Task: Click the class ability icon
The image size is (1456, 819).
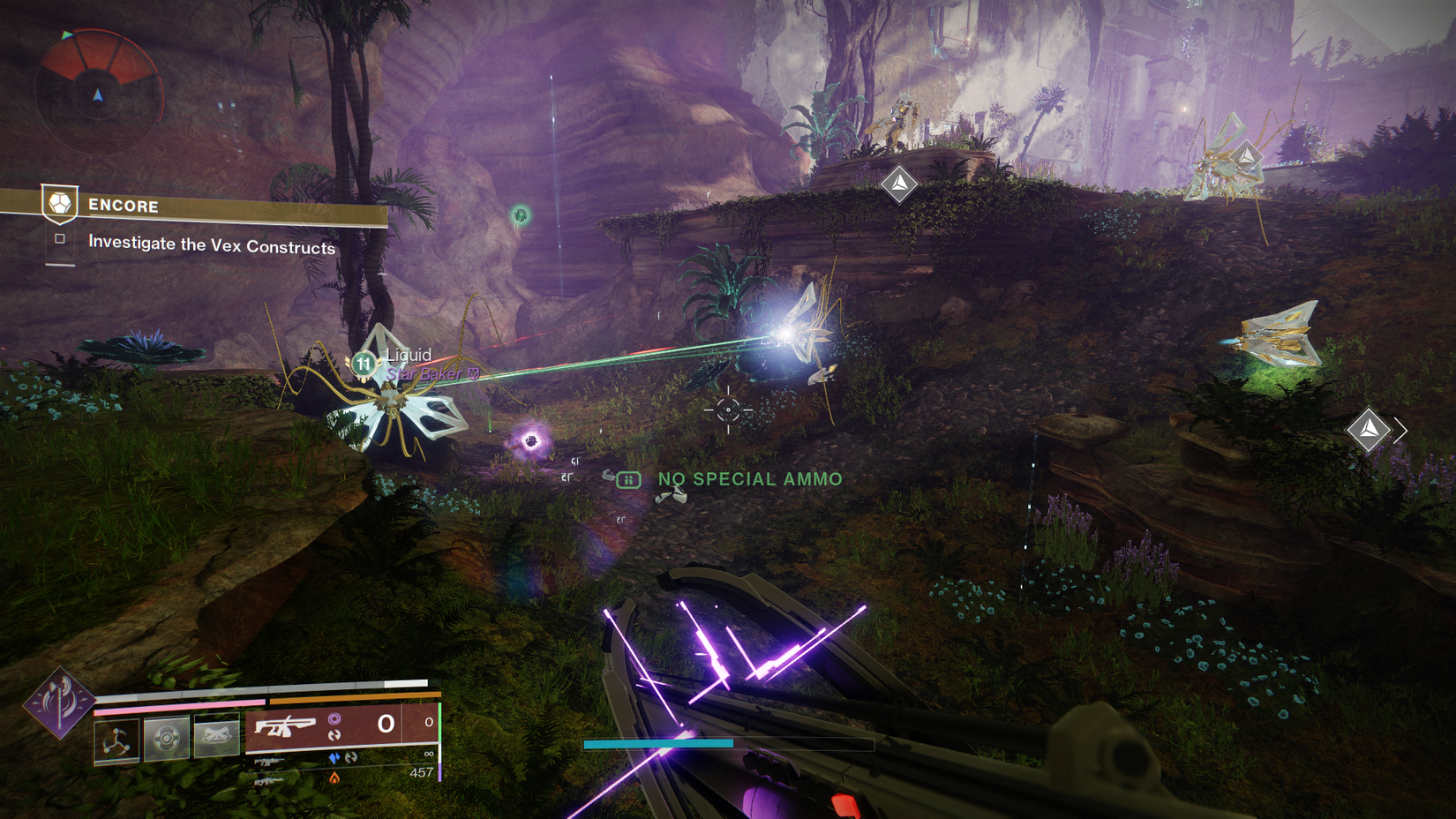Action: pos(115,740)
